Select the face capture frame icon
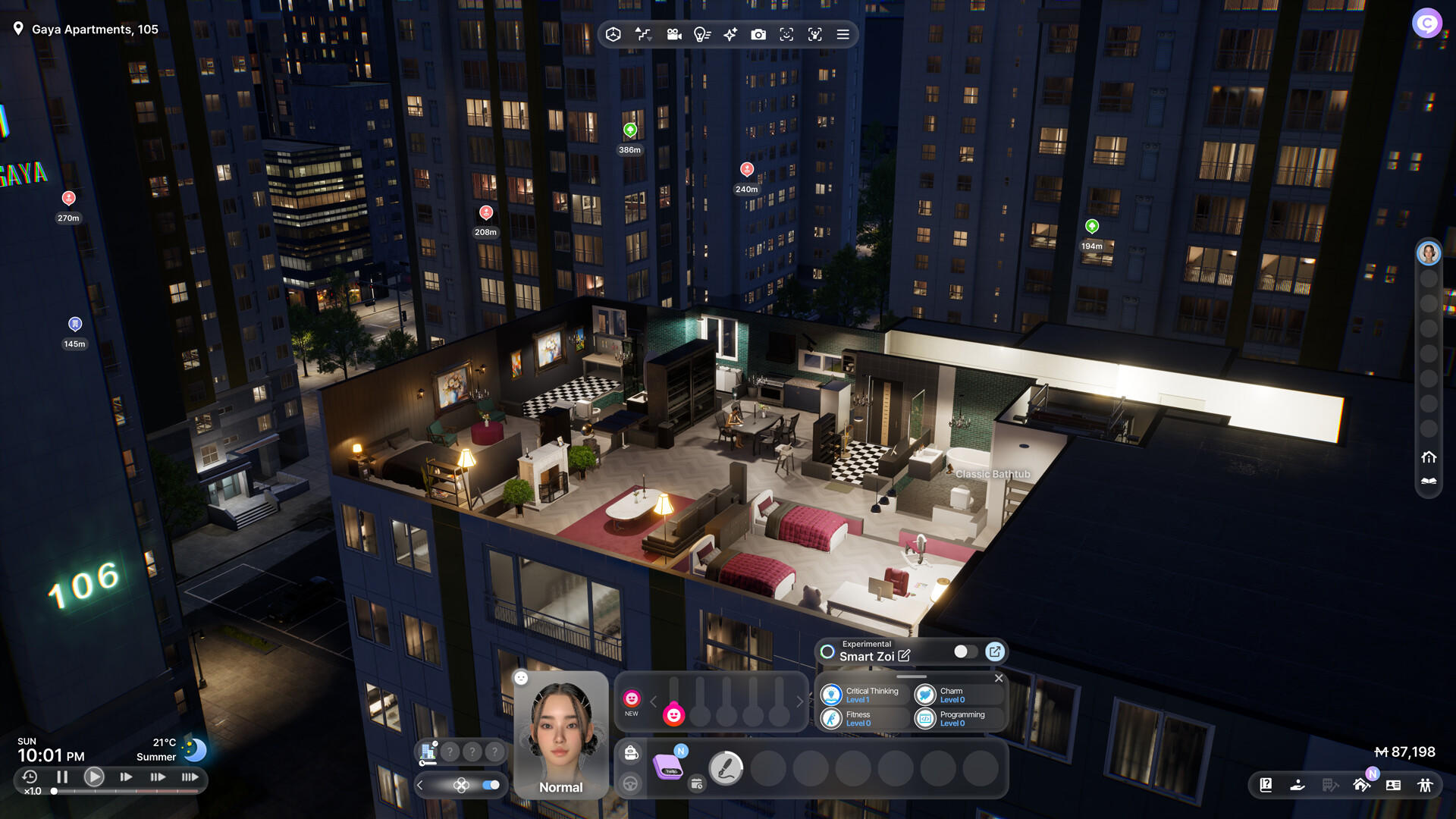 tap(786, 35)
